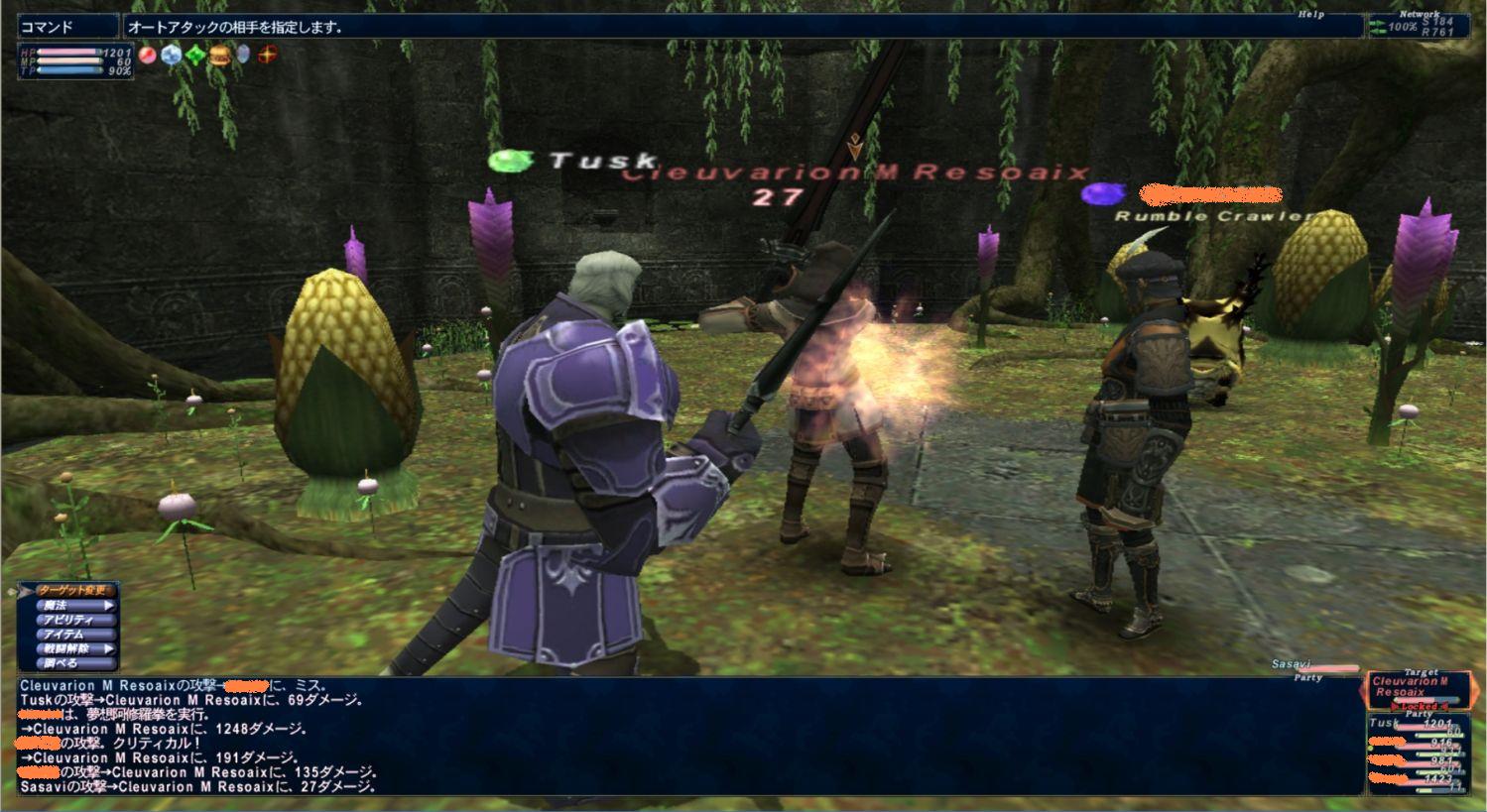Click the red orb status effect icon
This screenshot has width=1487, height=812.
(x=148, y=56)
